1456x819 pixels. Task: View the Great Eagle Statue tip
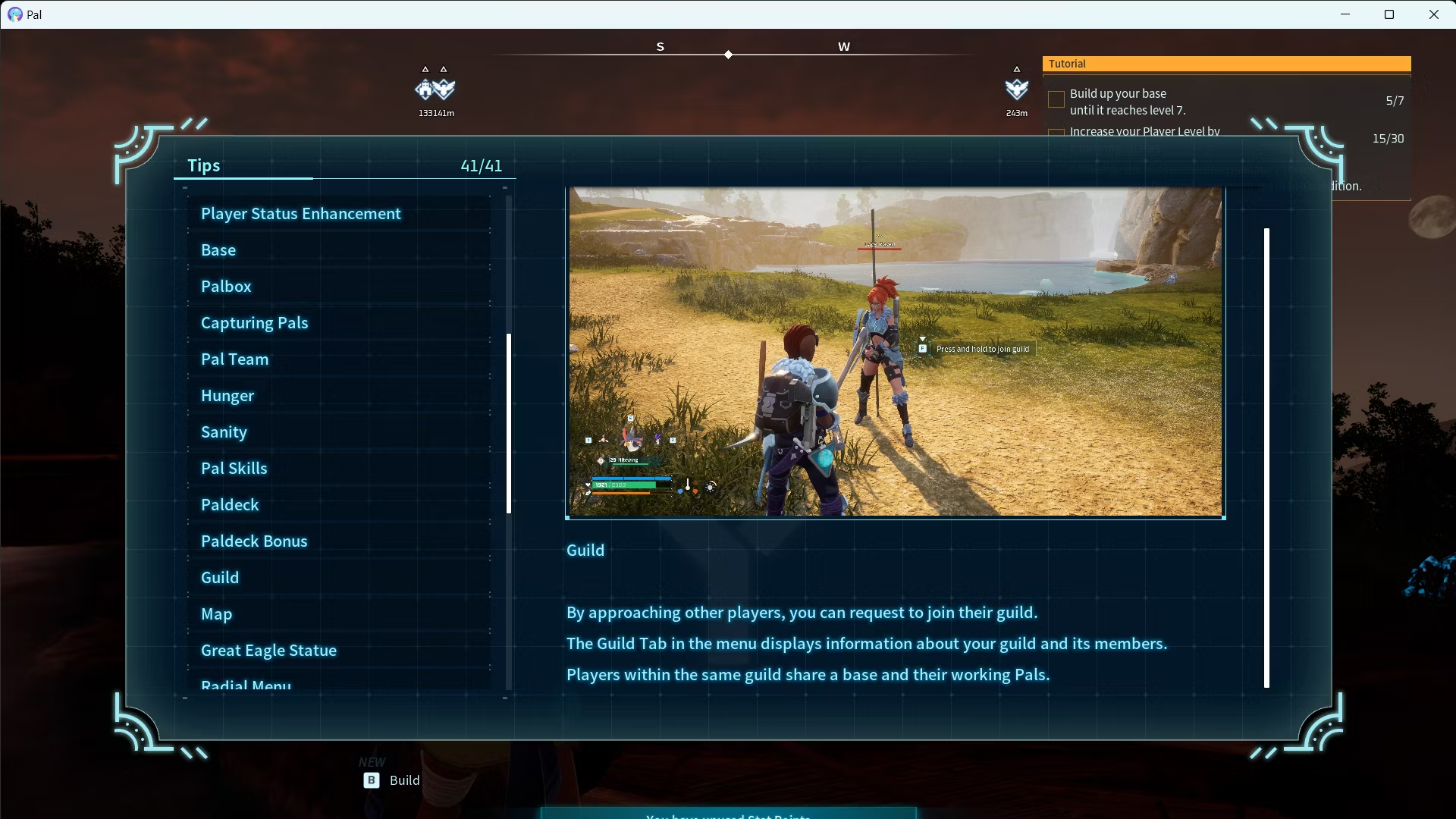click(268, 651)
